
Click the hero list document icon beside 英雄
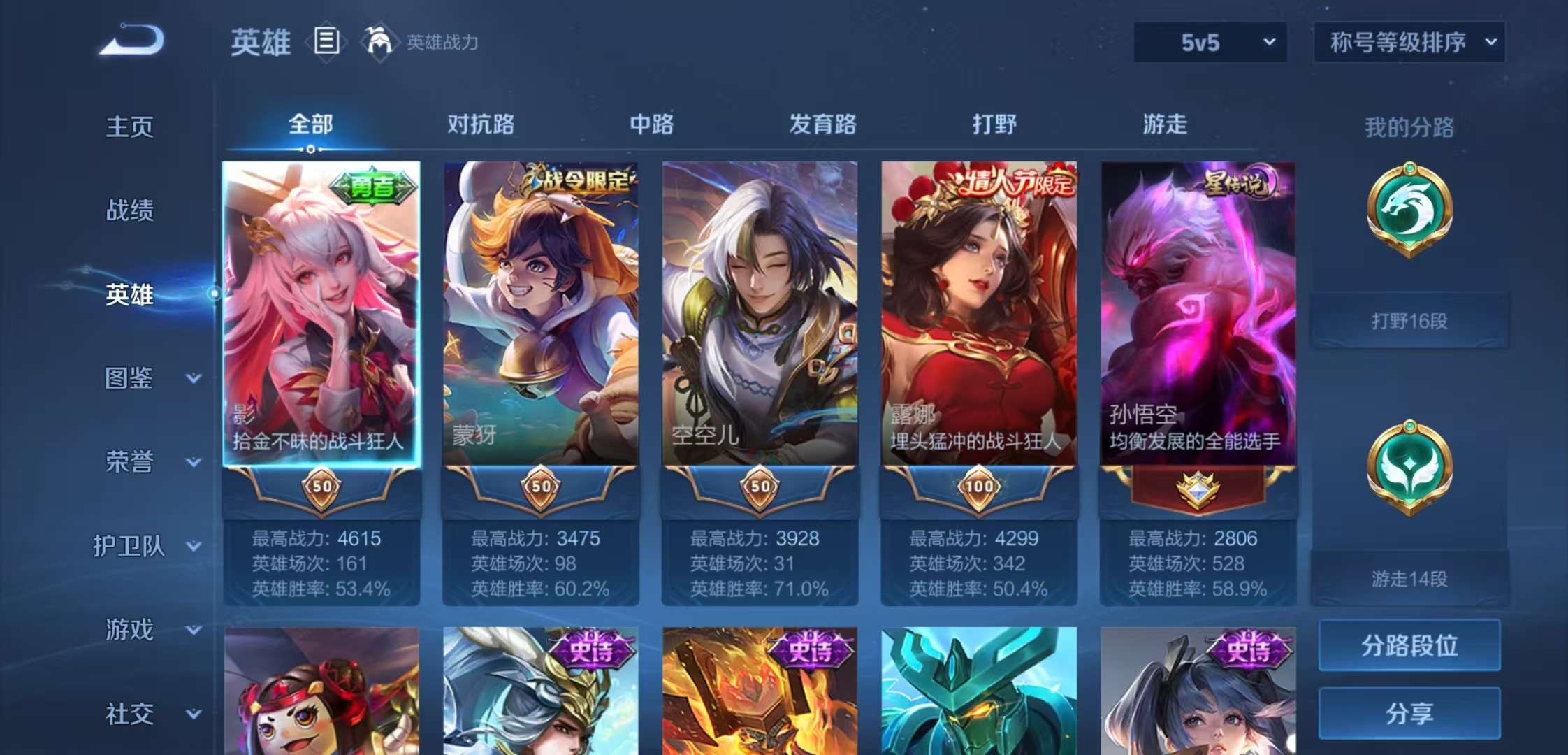326,41
